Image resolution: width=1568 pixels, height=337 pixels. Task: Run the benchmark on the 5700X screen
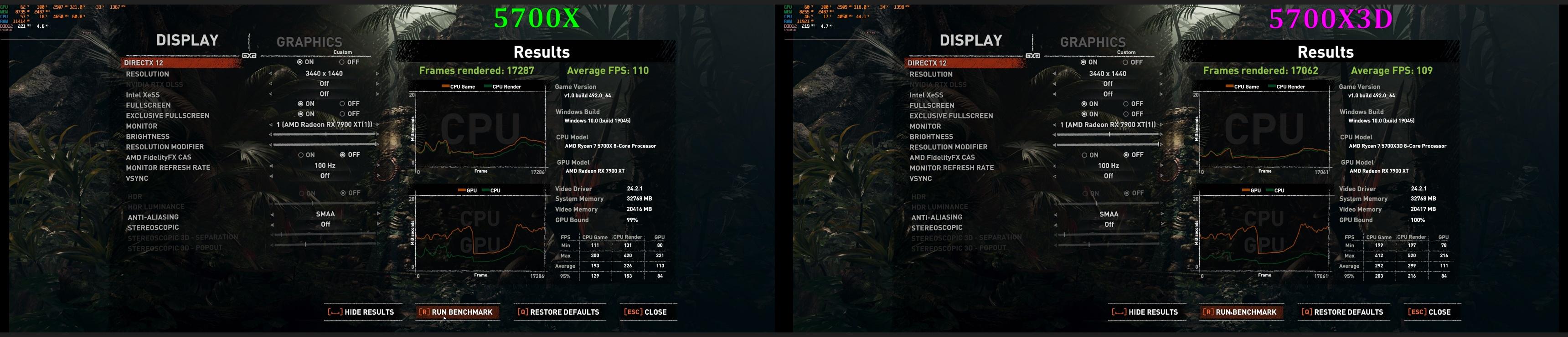click(457, 312)
